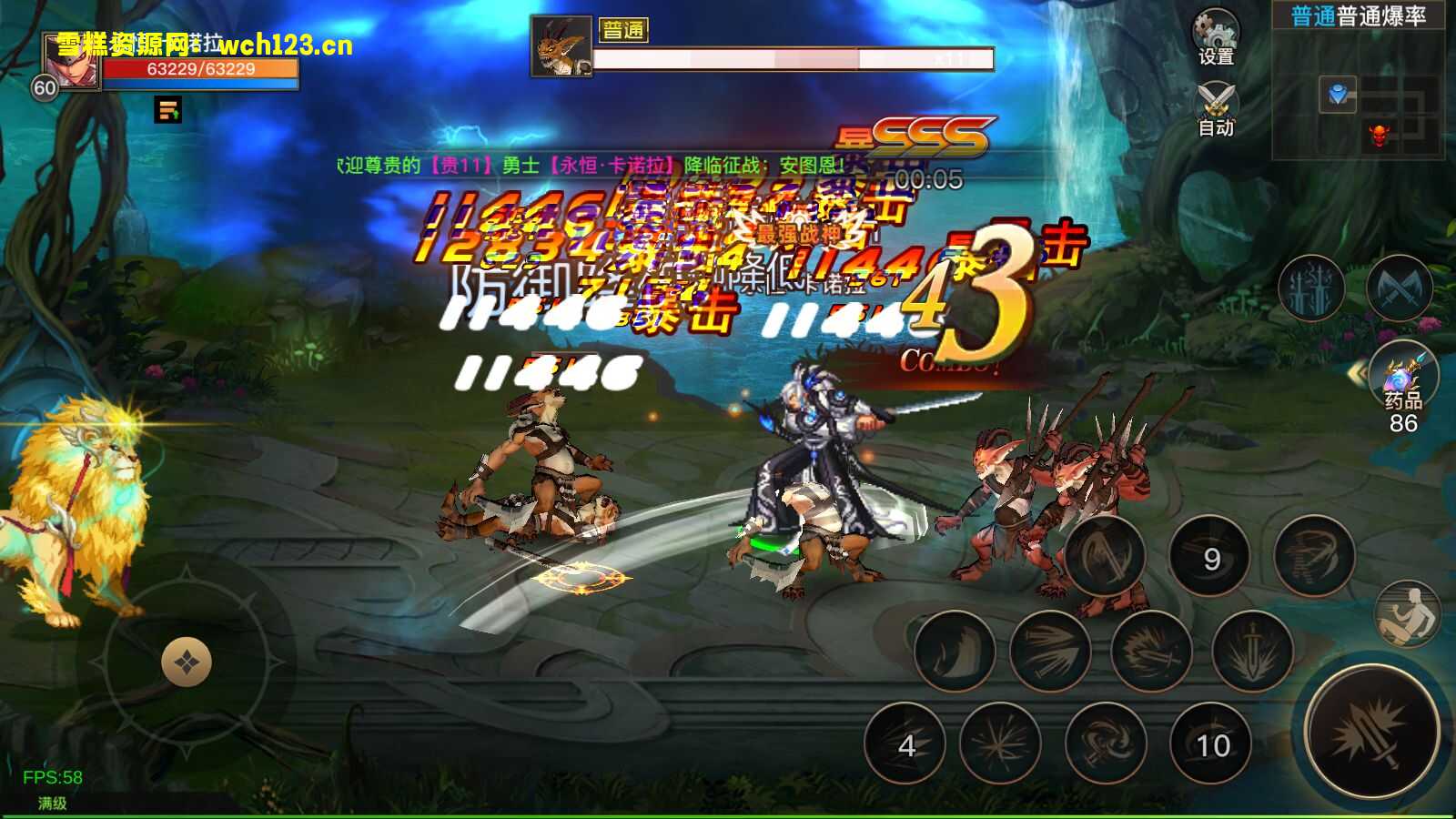The image size is (1456, 819).
Task: Cast the curved wave slash skill
Action: pos(955,651)
